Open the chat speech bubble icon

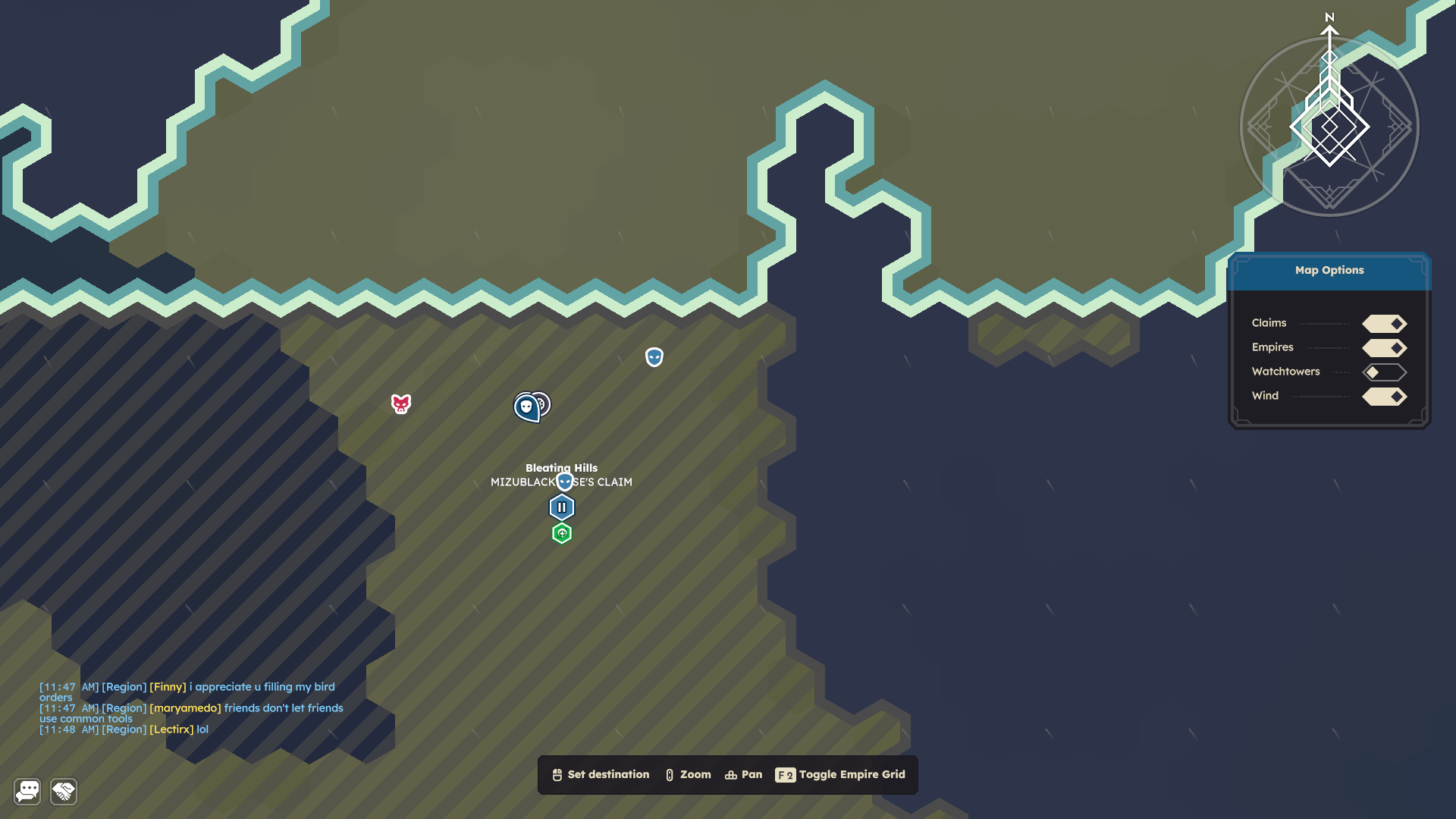(x=27, y=792)
